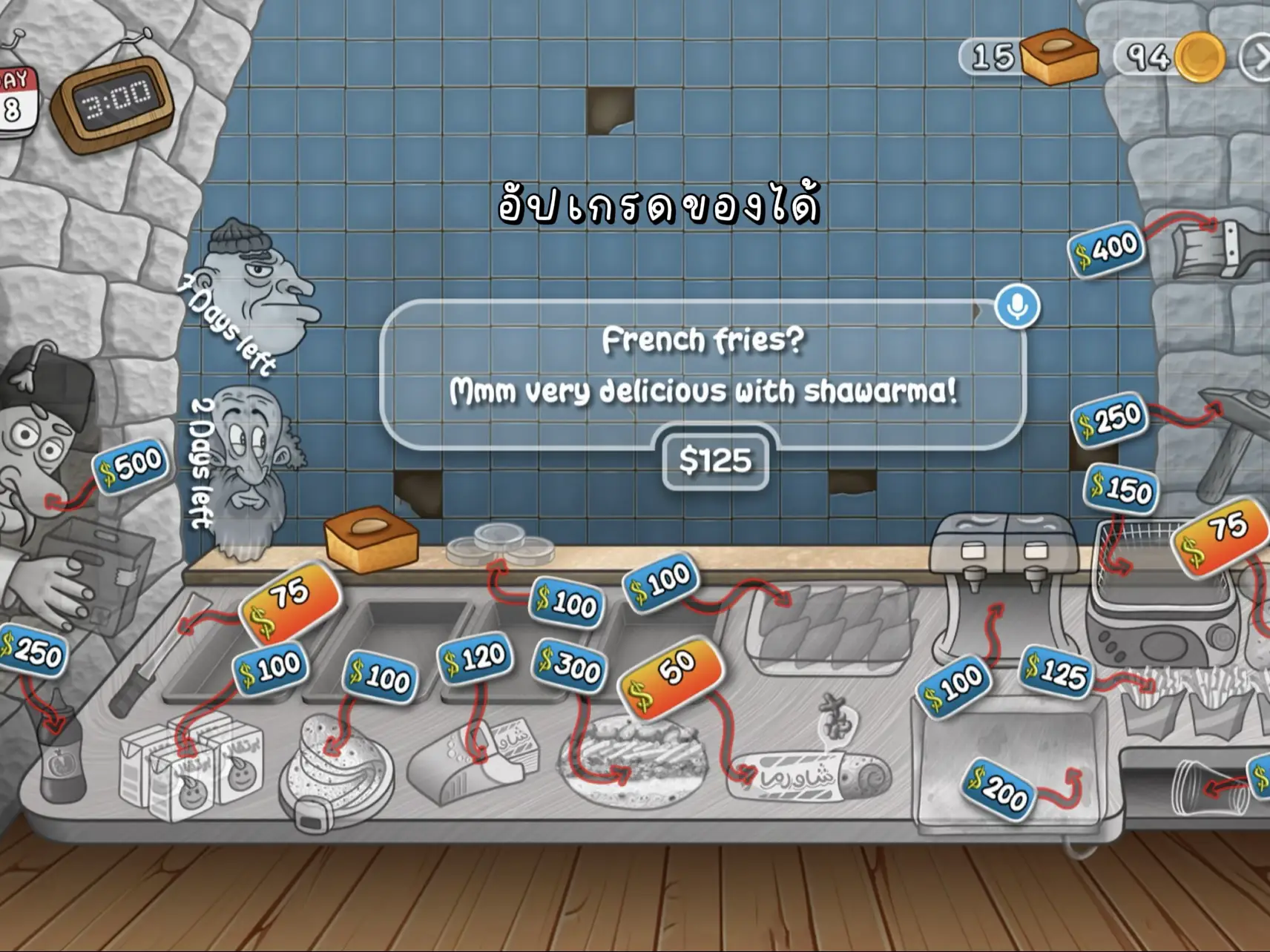Close the upgrade screen with the corner arrow
The height and width of the screenshot is (952, 1270).
coord(1257,58)
